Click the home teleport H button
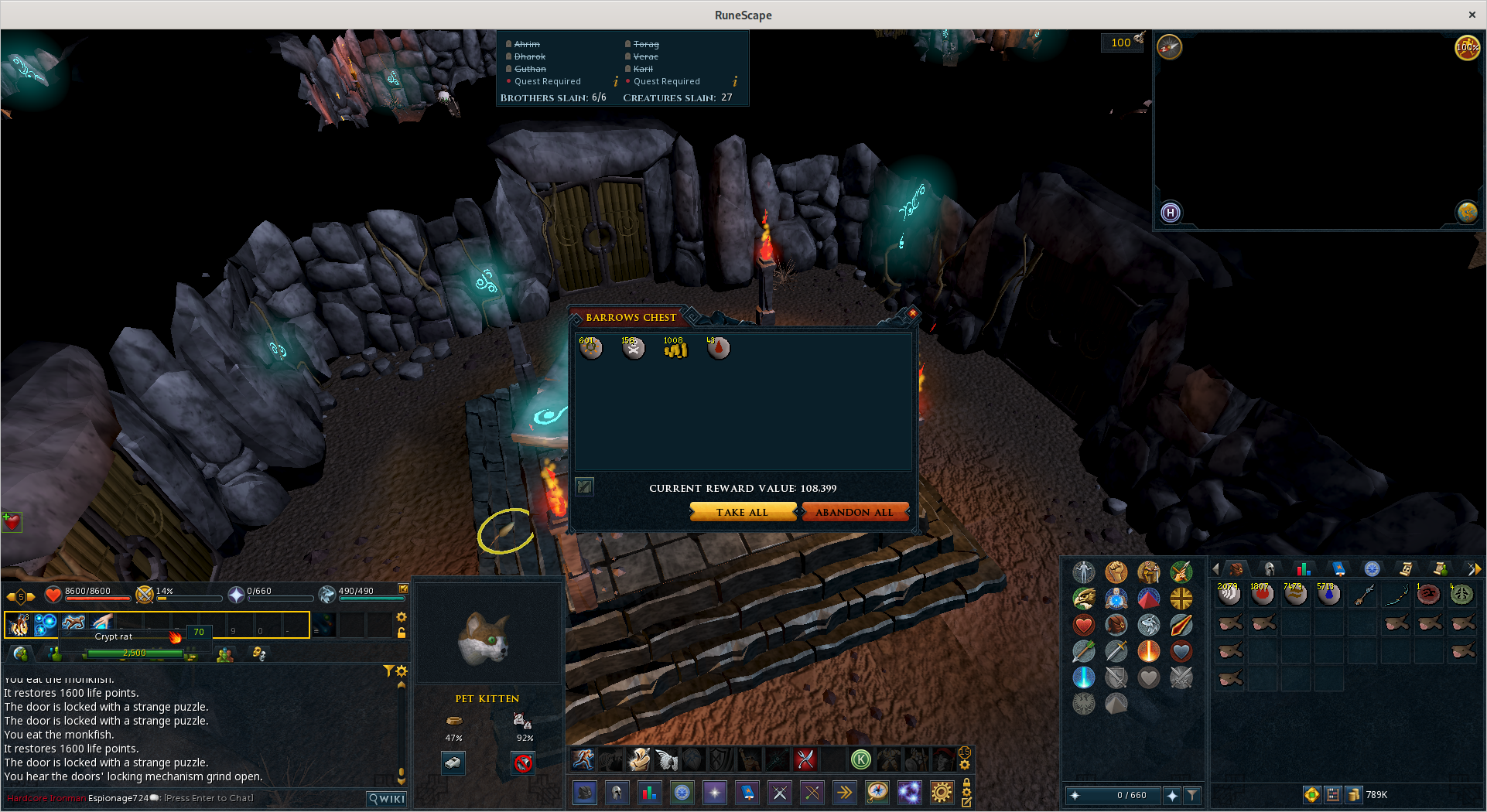Image resolution: width=1487 pixels, height=812 pixels. click(x=1171, y=213)
